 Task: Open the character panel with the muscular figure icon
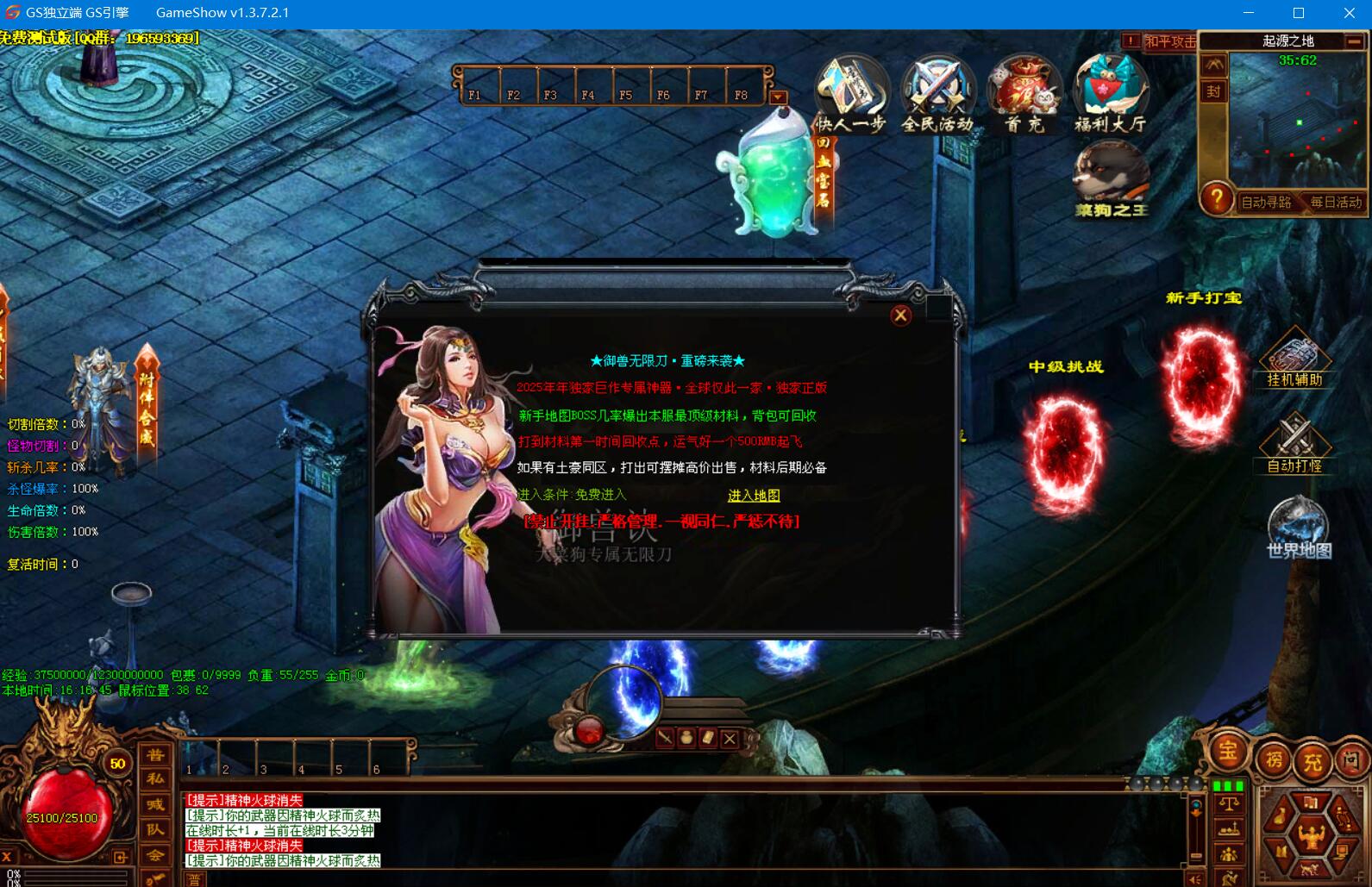click(1311, 834)
